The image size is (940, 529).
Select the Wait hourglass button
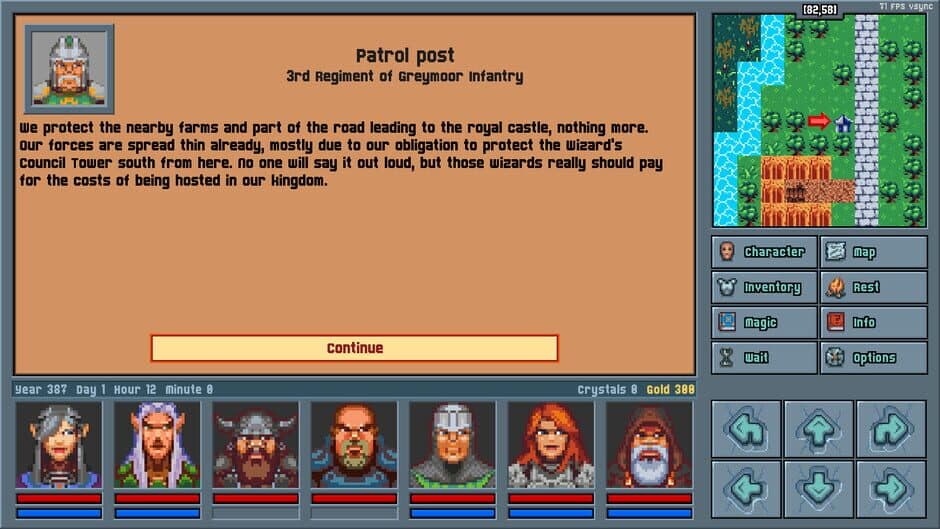tap(765, 358)
